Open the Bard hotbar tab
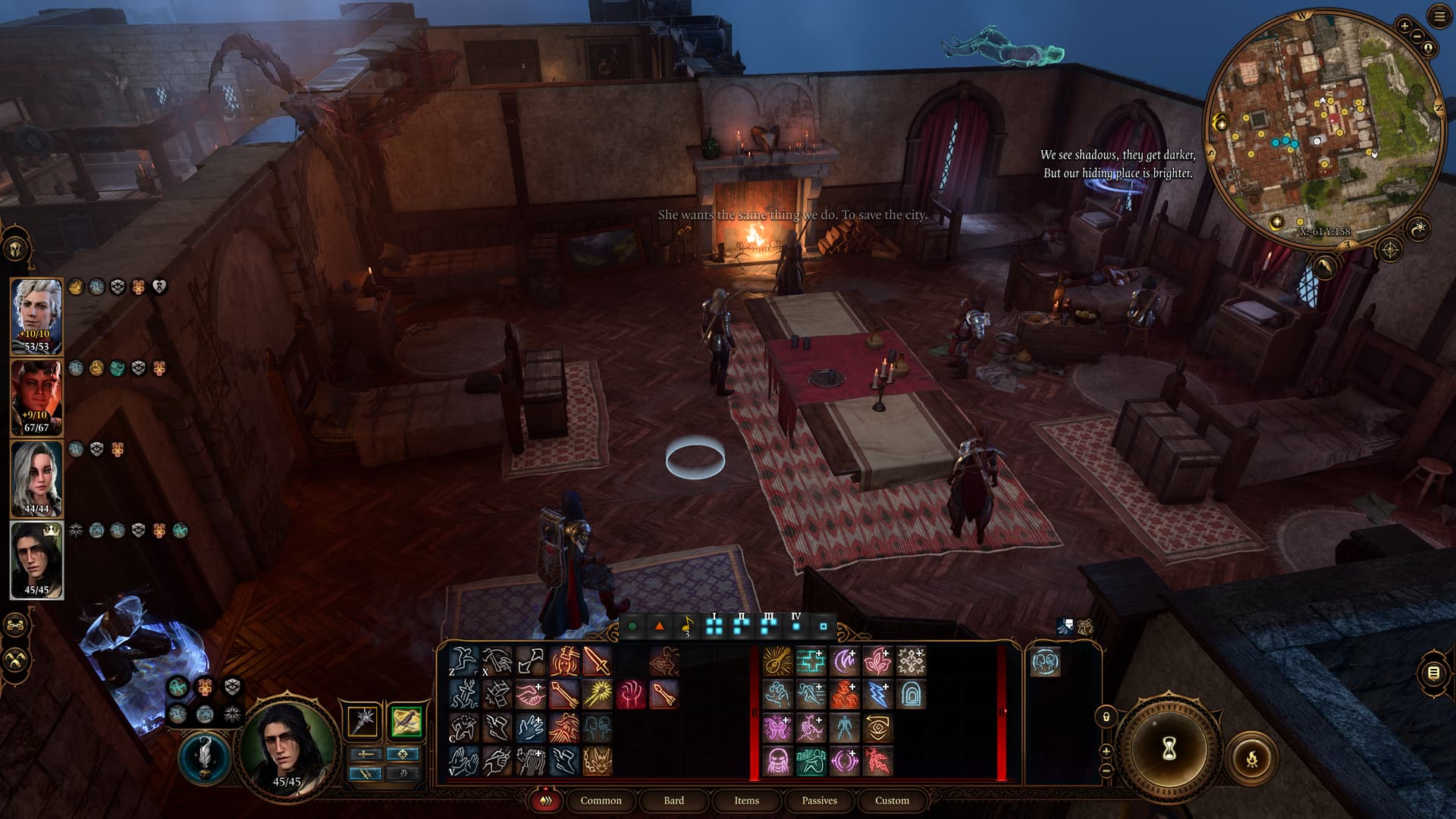The height and width of the screenshot is (819, 1456). [673, 800]
